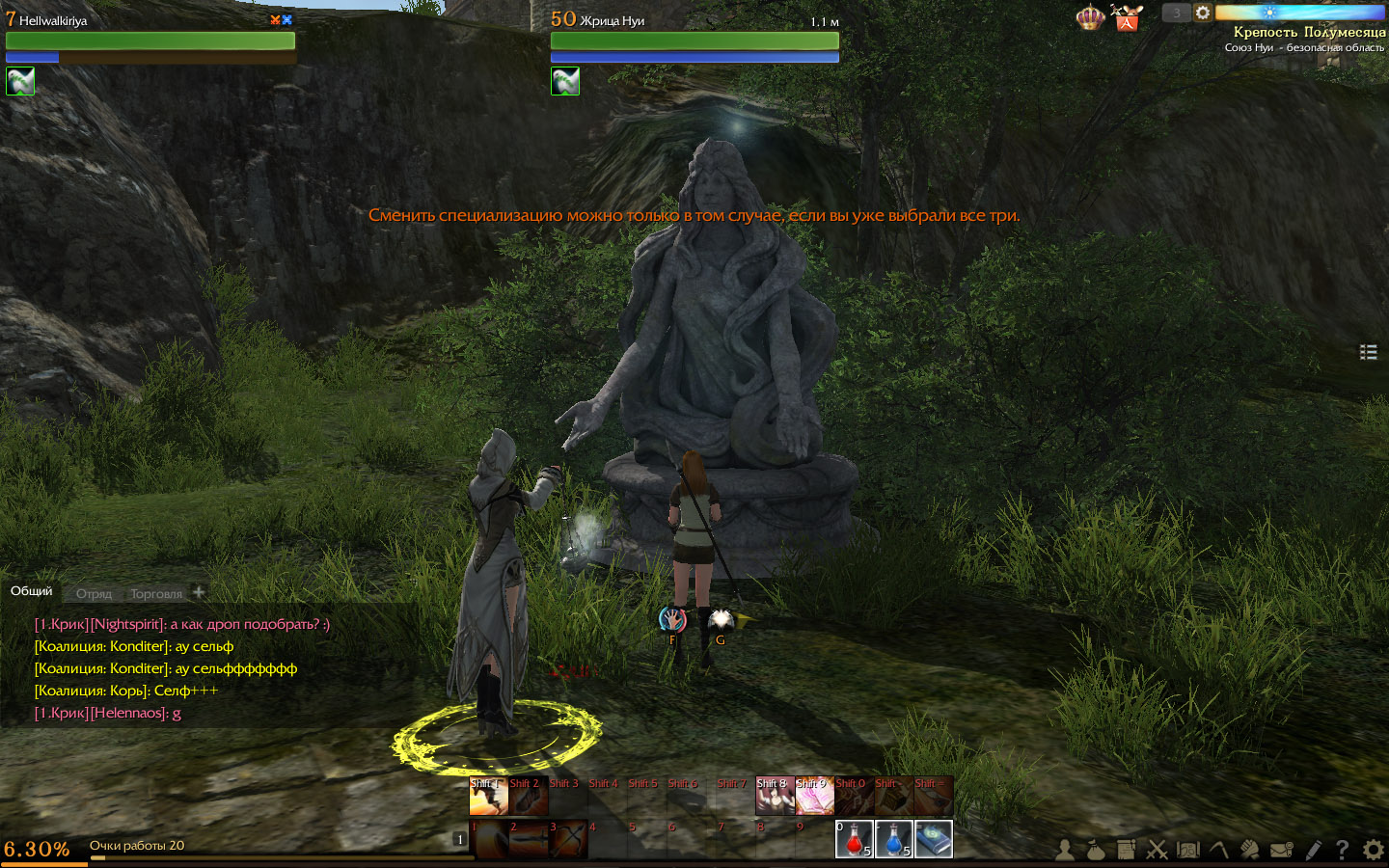Open the map icon in bottom menu
Image resolution: width=1389 pixels, height=868 pixels.
(1188, 850)
